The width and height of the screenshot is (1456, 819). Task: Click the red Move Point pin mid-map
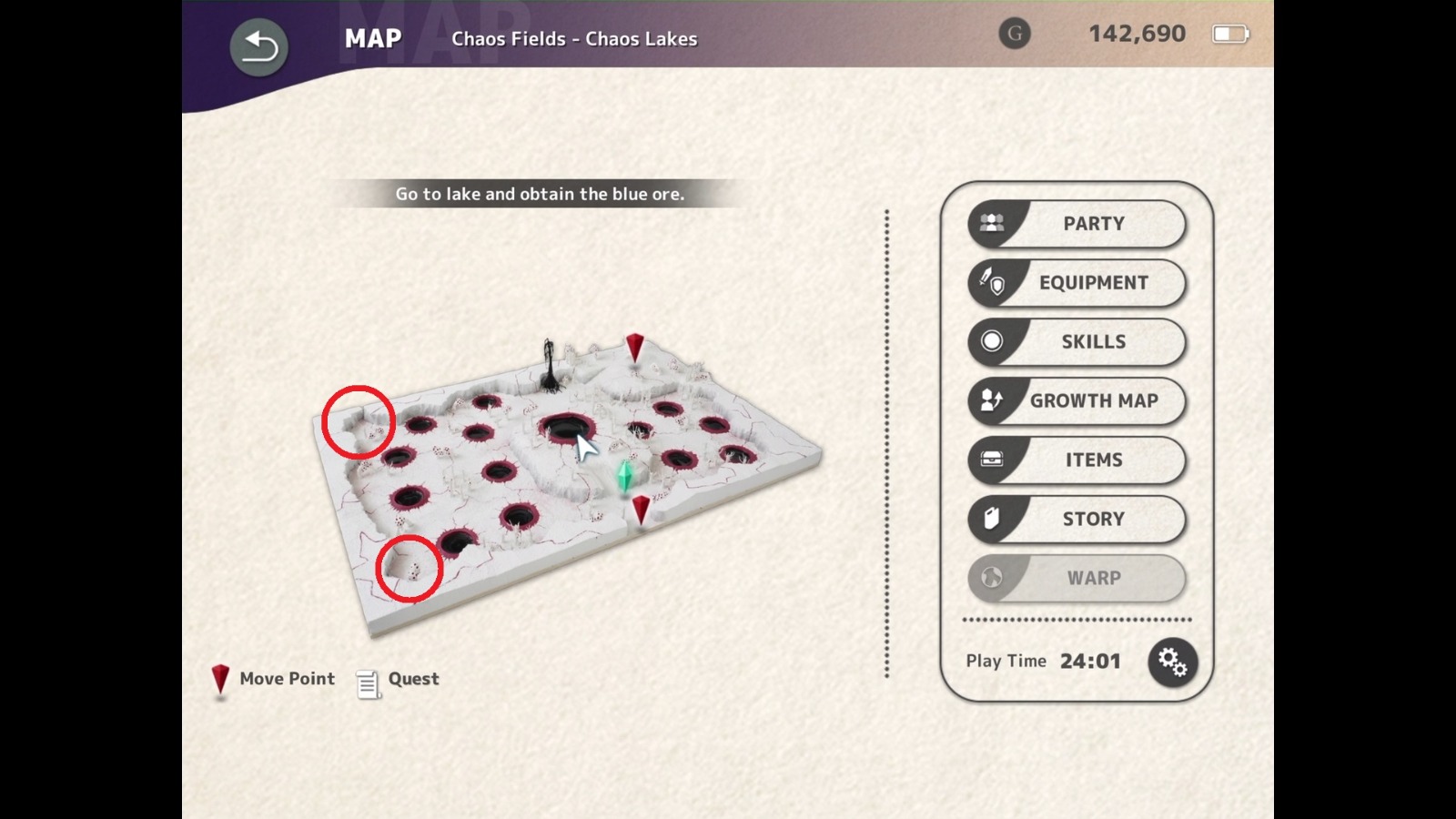642,510
